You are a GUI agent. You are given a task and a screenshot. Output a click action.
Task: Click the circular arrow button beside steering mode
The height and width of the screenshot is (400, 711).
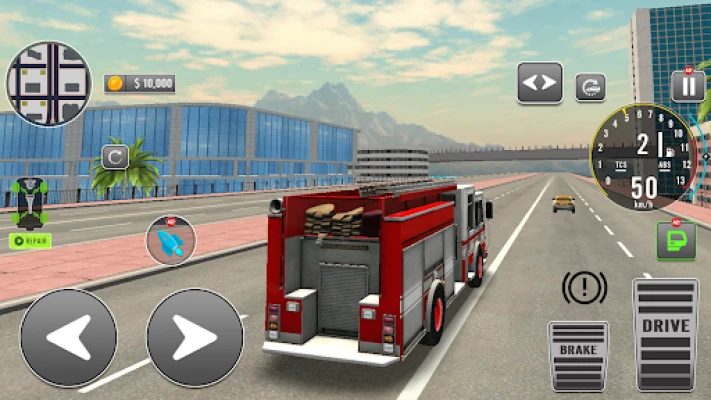click(590, 87)
